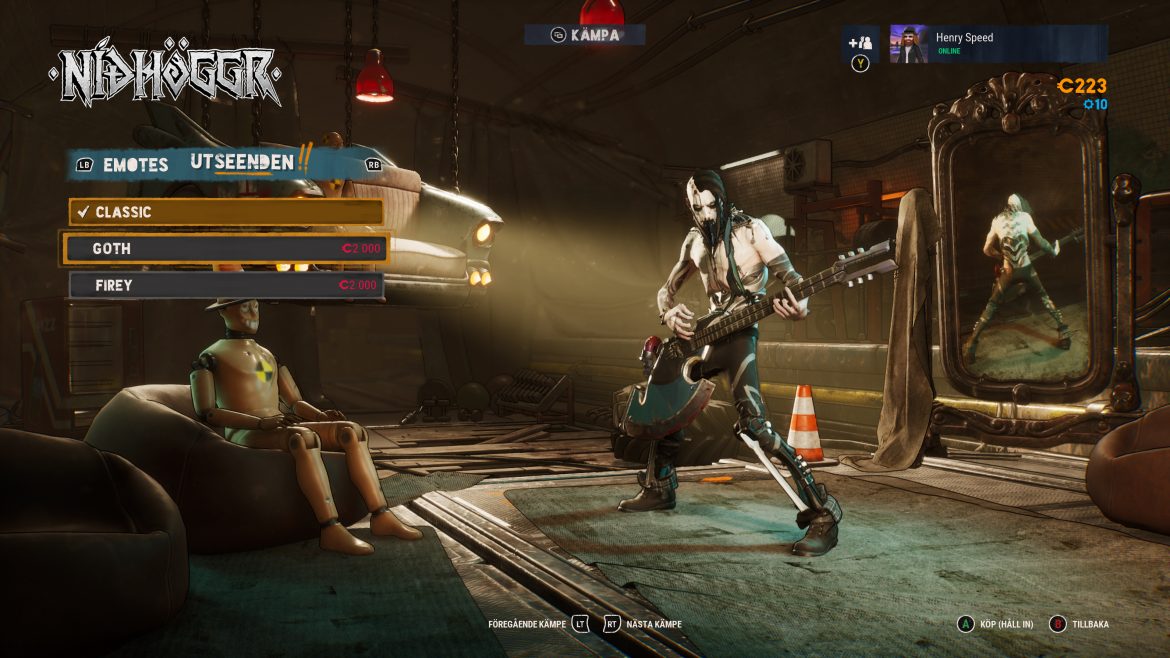Open Henry Speed's player profile card
The image size is (1170, 658).
click(997, 44)
